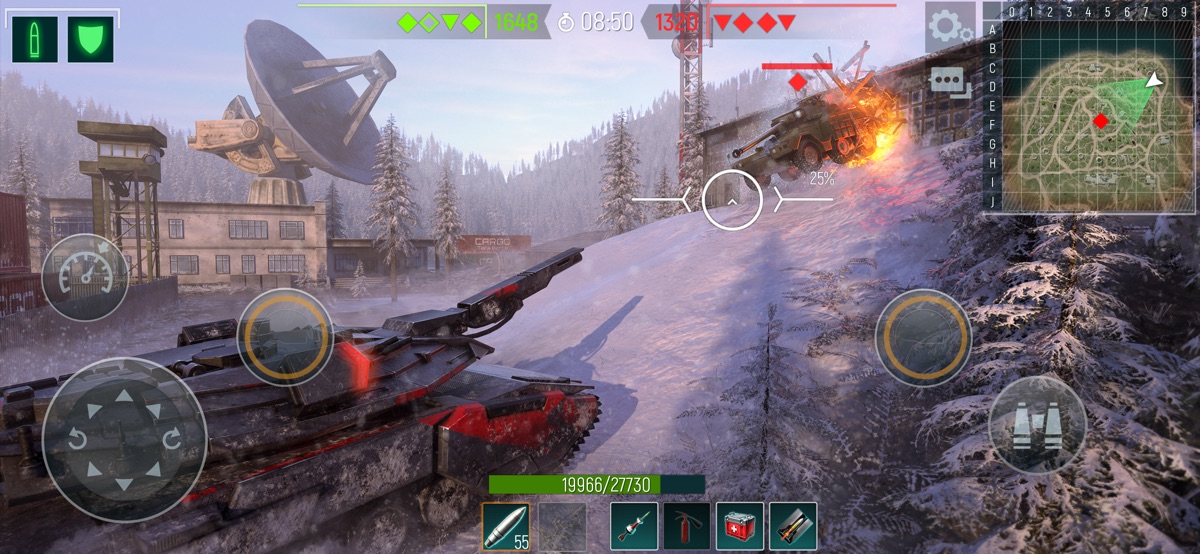Open the chat messages panel
This screenshot has height=554, width=1200.
pyautogui.click(x=950, y=82)
